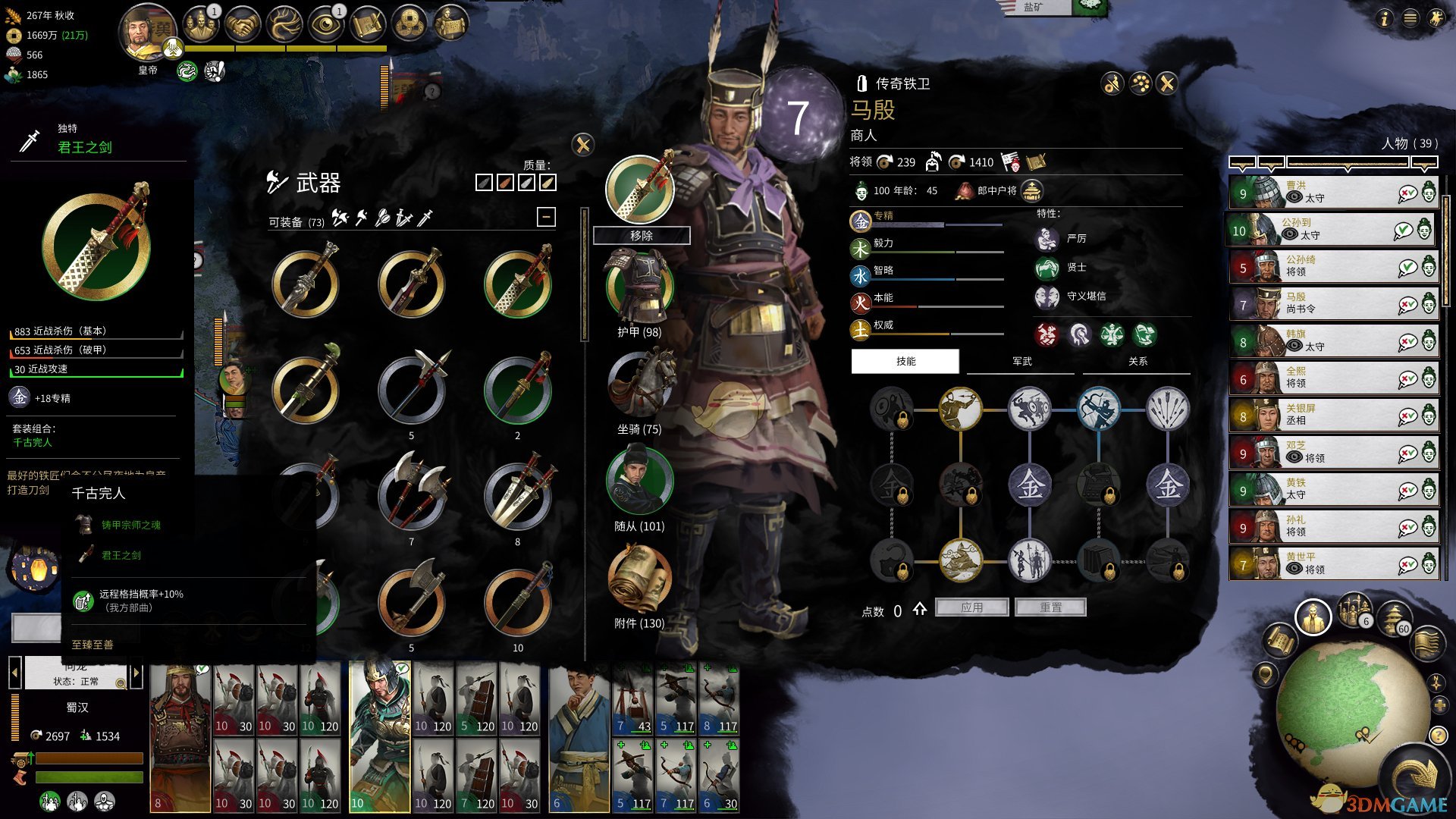Close the character details panel
The width and height of the screenshot is (1456, 819).
(1167, 83)
